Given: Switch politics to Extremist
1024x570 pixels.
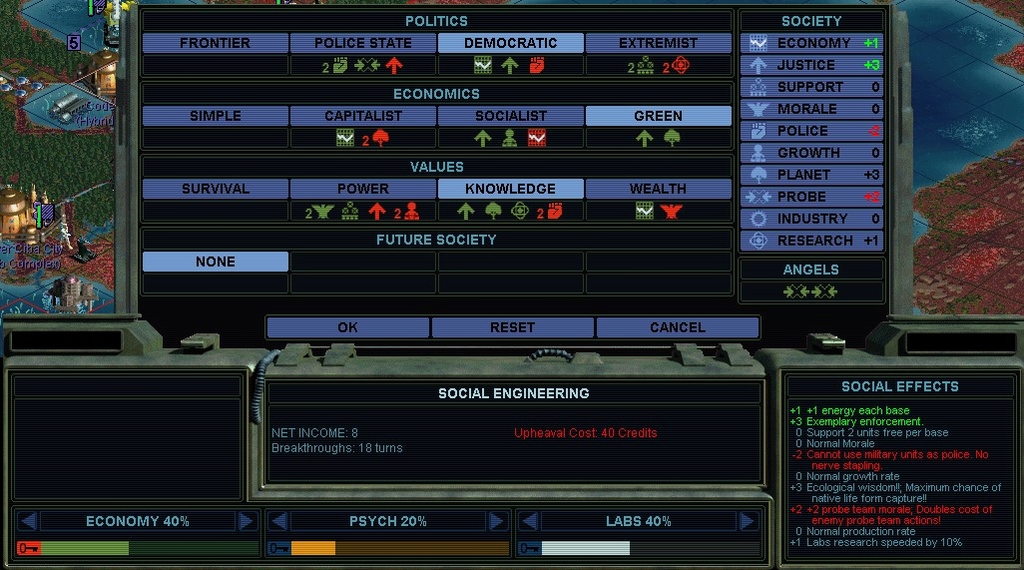Looking at the screenshot, I should point(658,43).
